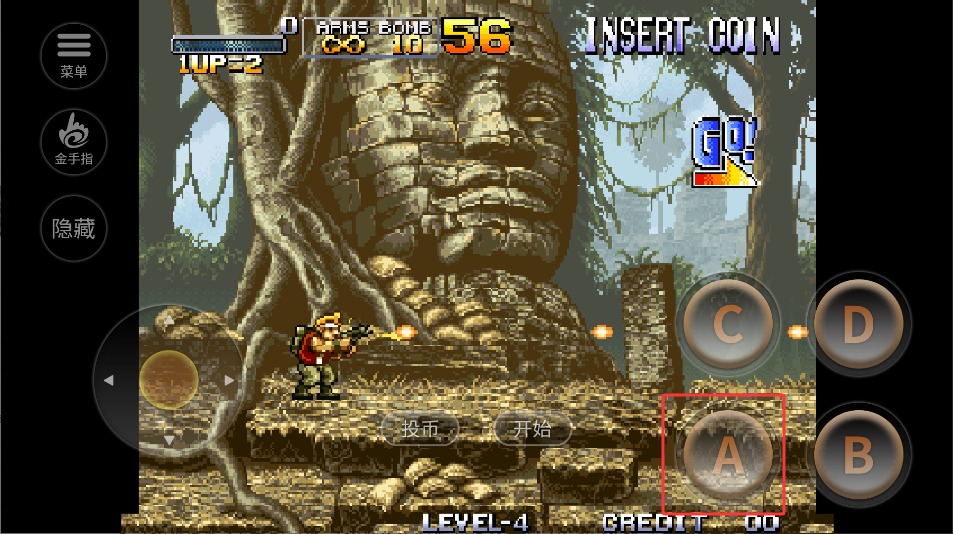
Task: Open the 金手指 cheats button
Action: [x=74, y=140]
